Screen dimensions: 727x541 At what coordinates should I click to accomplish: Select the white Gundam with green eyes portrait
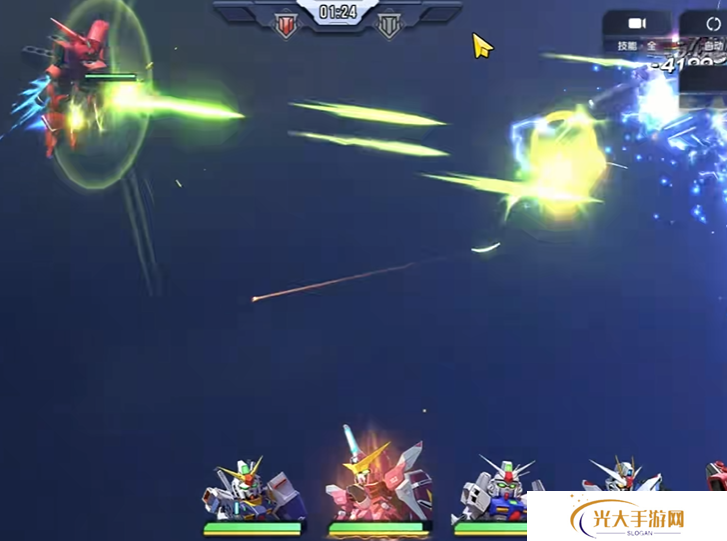click(493, 492)
